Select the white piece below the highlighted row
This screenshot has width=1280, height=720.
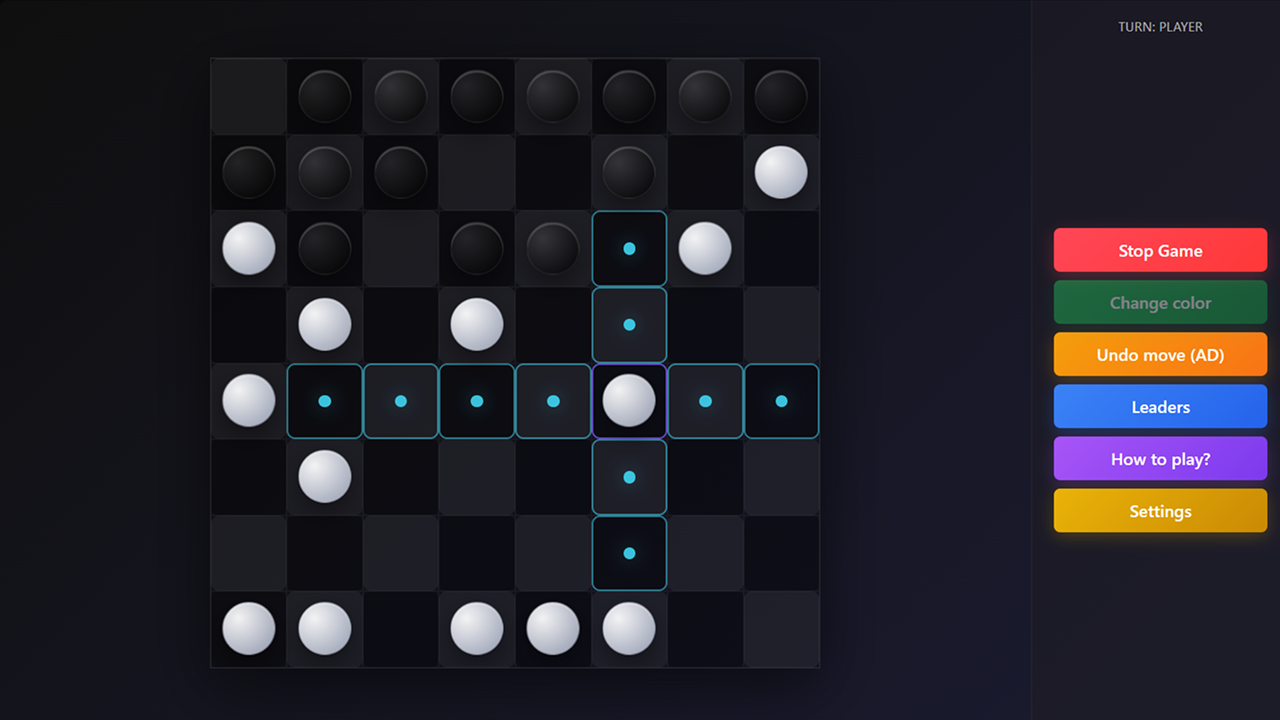324,477
